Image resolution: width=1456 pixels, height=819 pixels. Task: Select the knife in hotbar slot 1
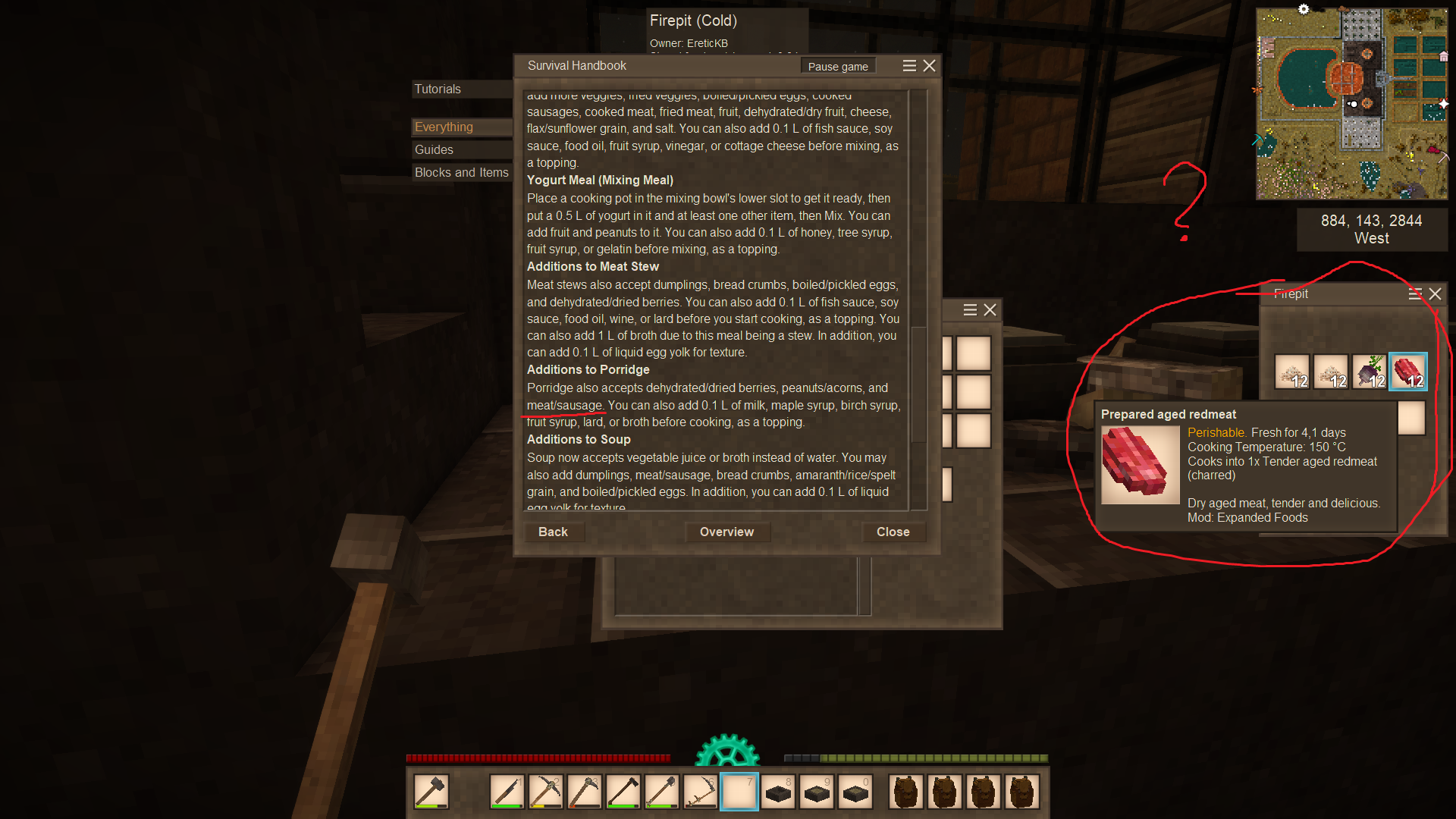pyautogui.click(x=507, y=792)
